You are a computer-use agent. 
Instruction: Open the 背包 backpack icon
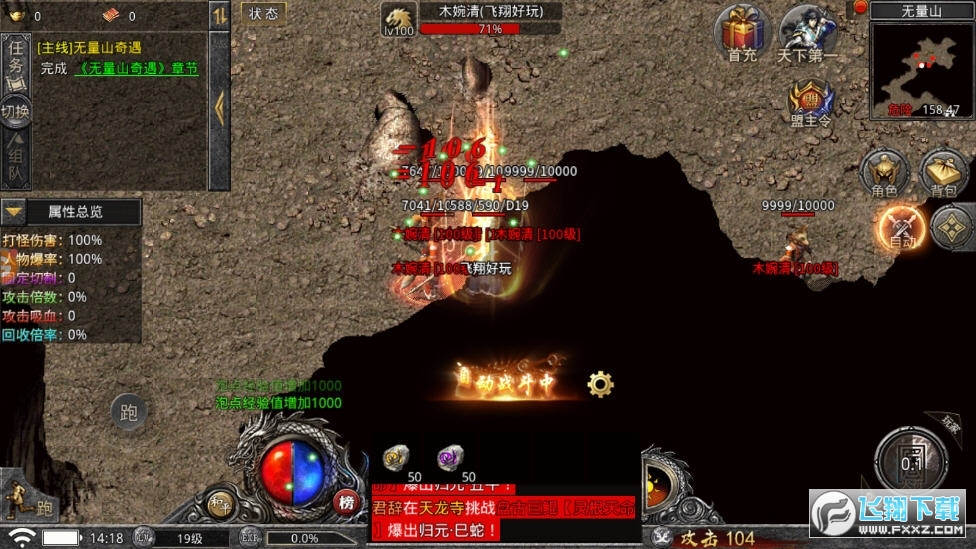(943, 172)
